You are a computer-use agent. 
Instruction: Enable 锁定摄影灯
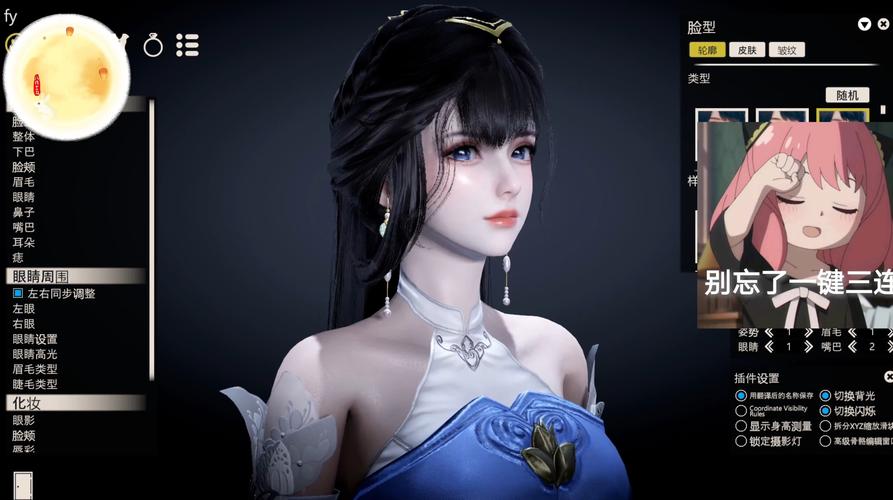tap(741, 441)
